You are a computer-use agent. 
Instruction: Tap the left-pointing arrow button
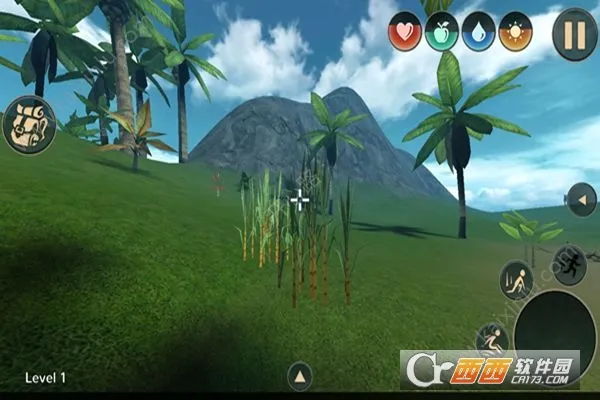click(x=581, y=200)
